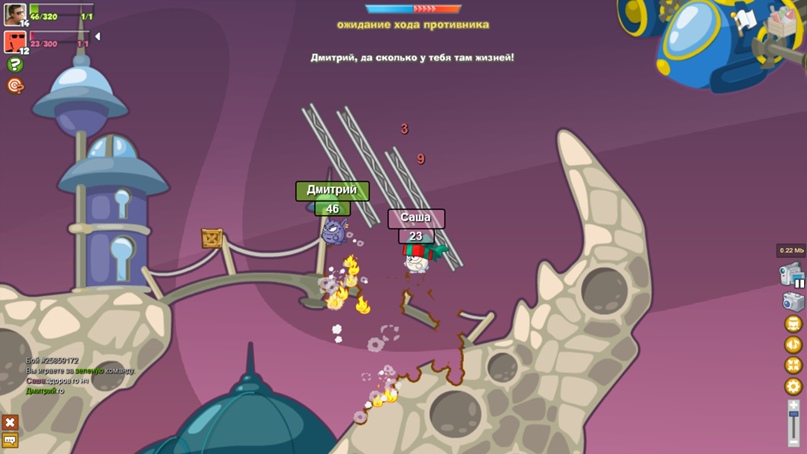
Task: Select the red opponent avatar portrait
Action: coord(14,42)
